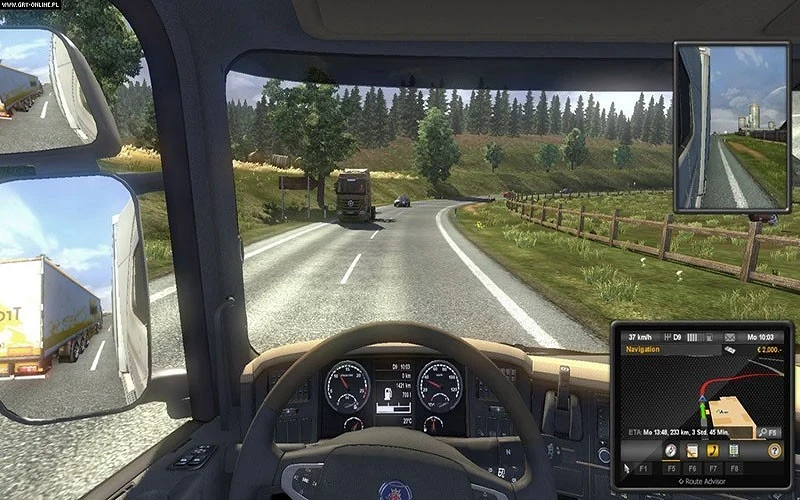Open the question mark help icon
This screenshot has width=800, height=500.
773,450
